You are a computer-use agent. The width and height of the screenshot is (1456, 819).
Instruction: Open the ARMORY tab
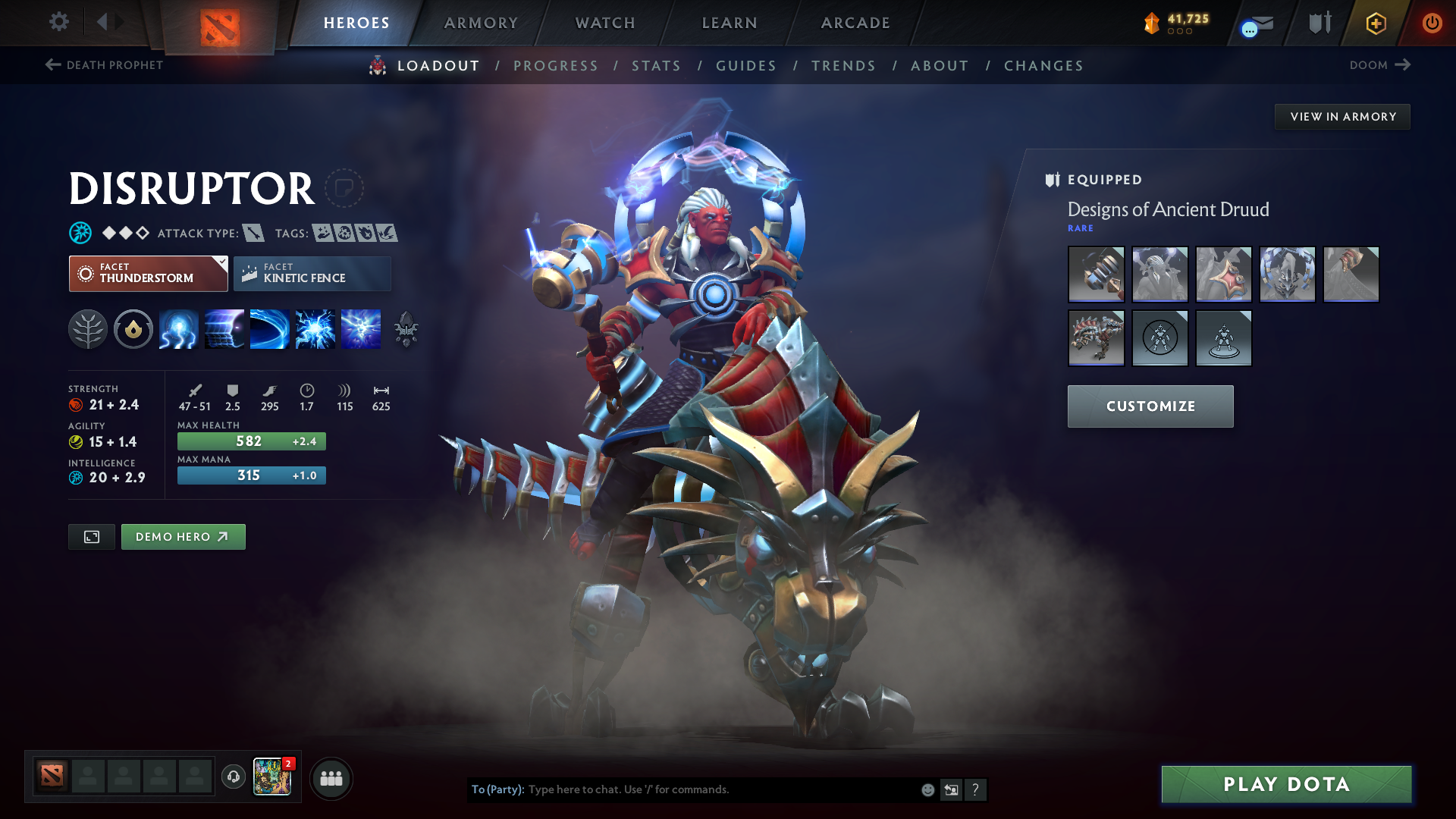pos(480,23)
